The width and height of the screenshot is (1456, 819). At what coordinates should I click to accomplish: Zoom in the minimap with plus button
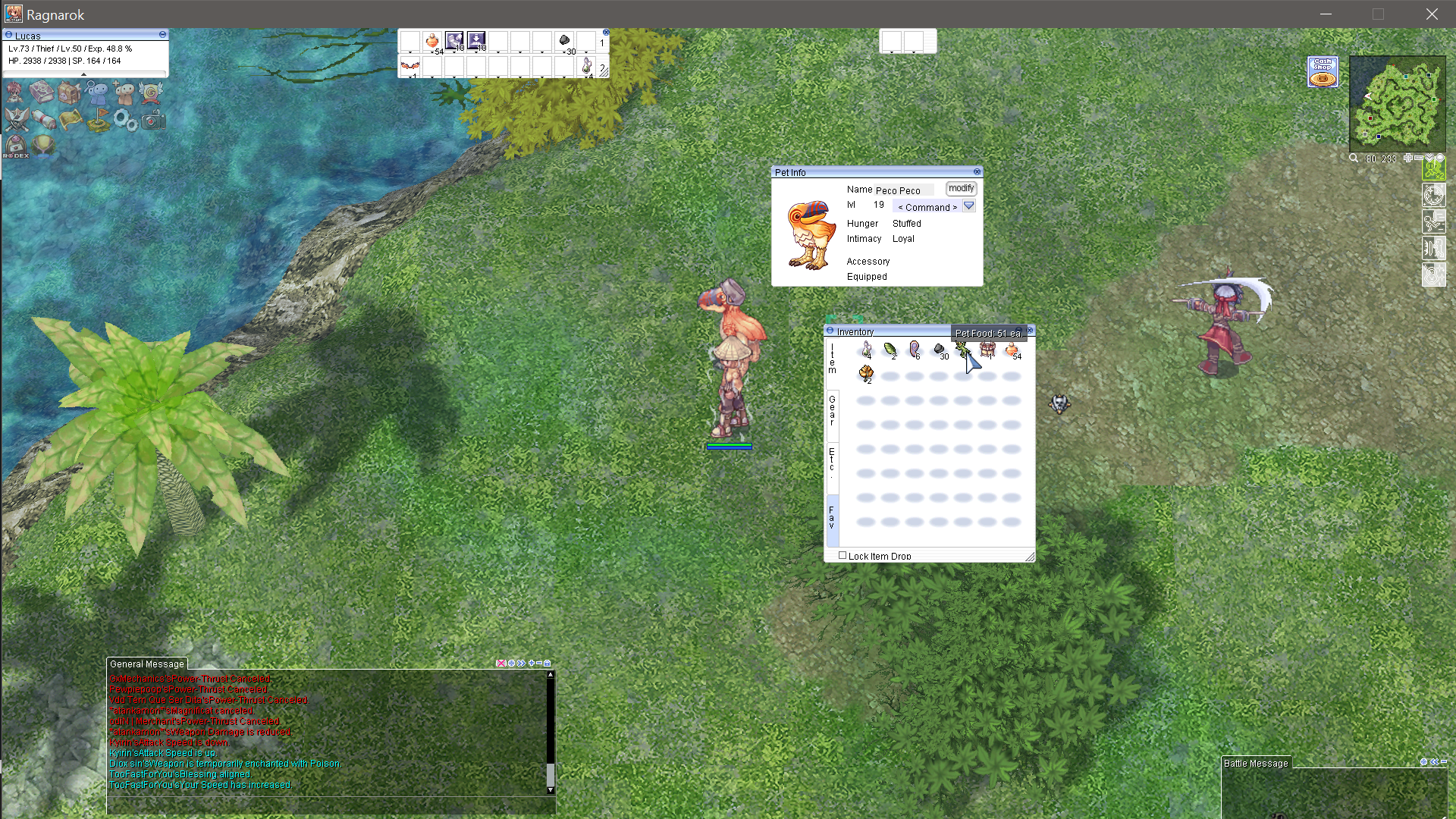point(1407,158)
